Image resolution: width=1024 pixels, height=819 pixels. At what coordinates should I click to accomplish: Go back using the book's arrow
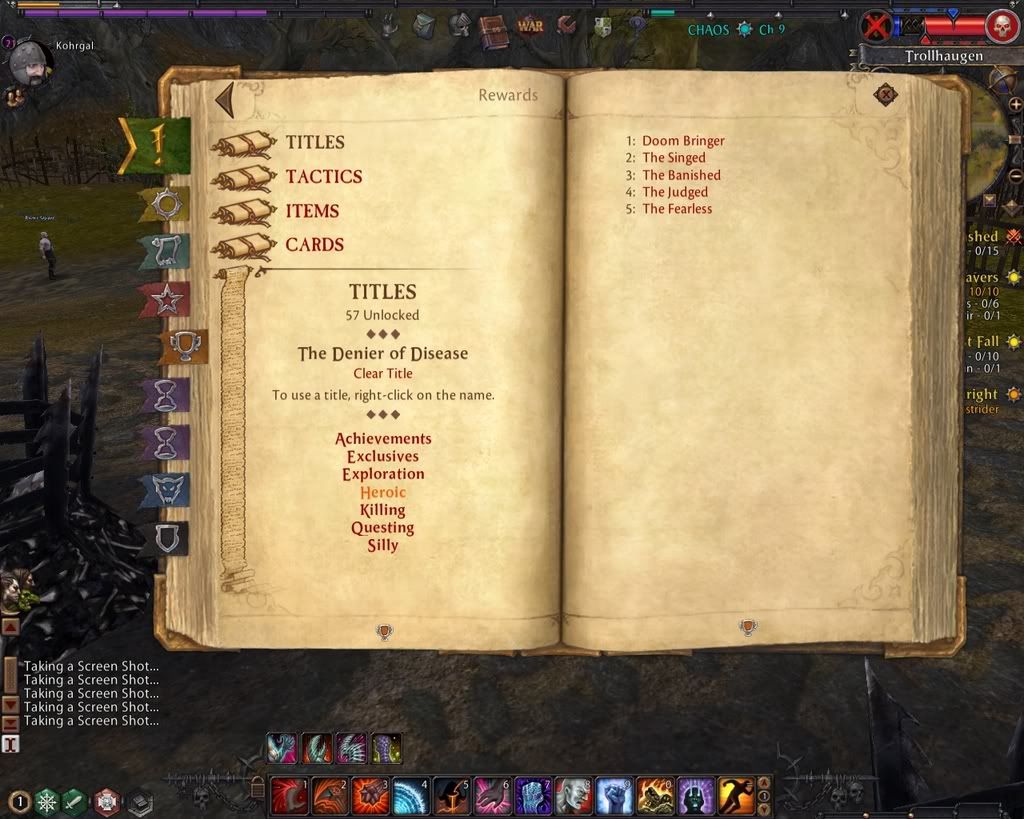(225, 100)
